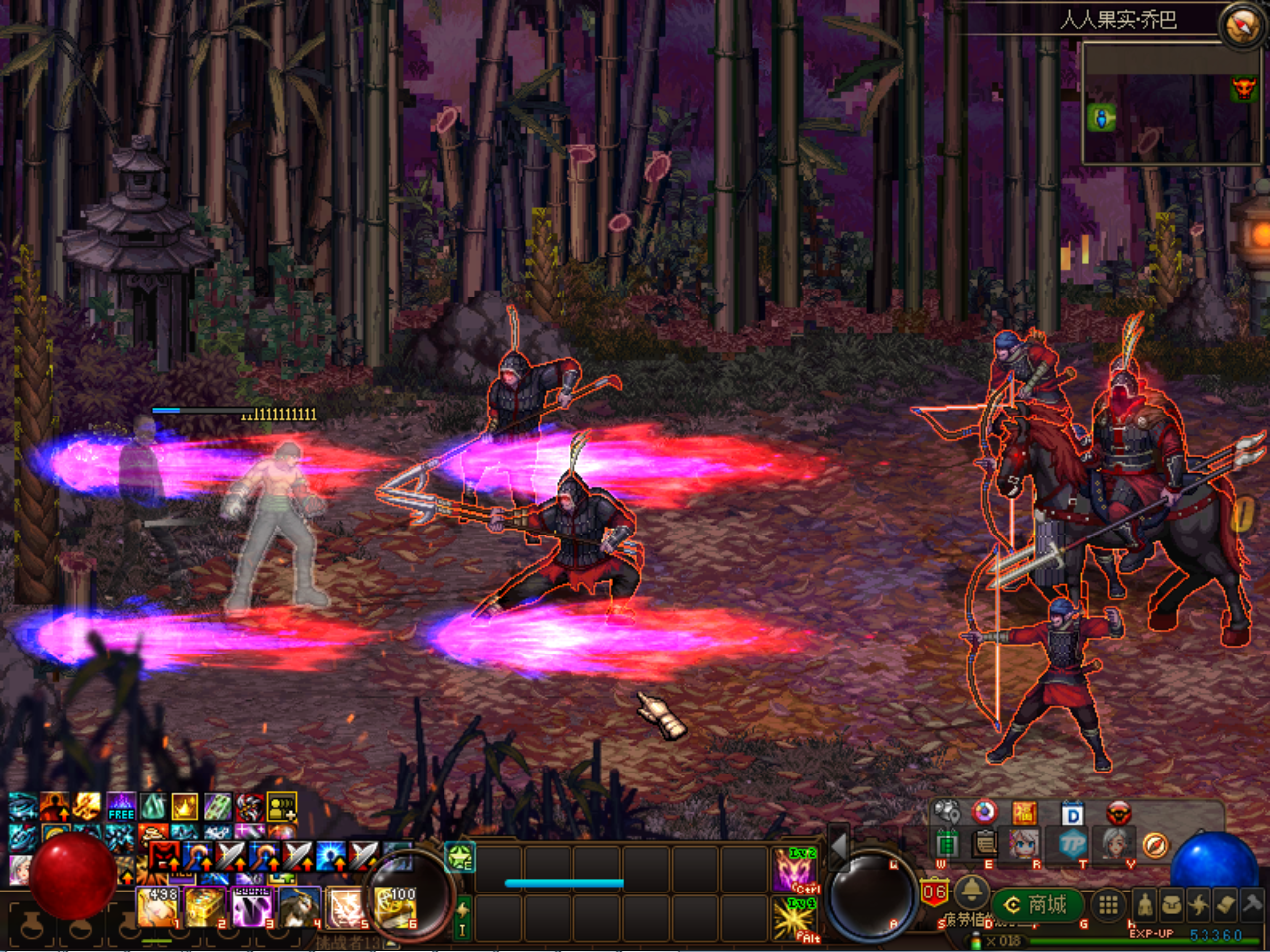1270x952 pixels.
Task: Collapse the skill bar with the left arrow
Action: 838,847
